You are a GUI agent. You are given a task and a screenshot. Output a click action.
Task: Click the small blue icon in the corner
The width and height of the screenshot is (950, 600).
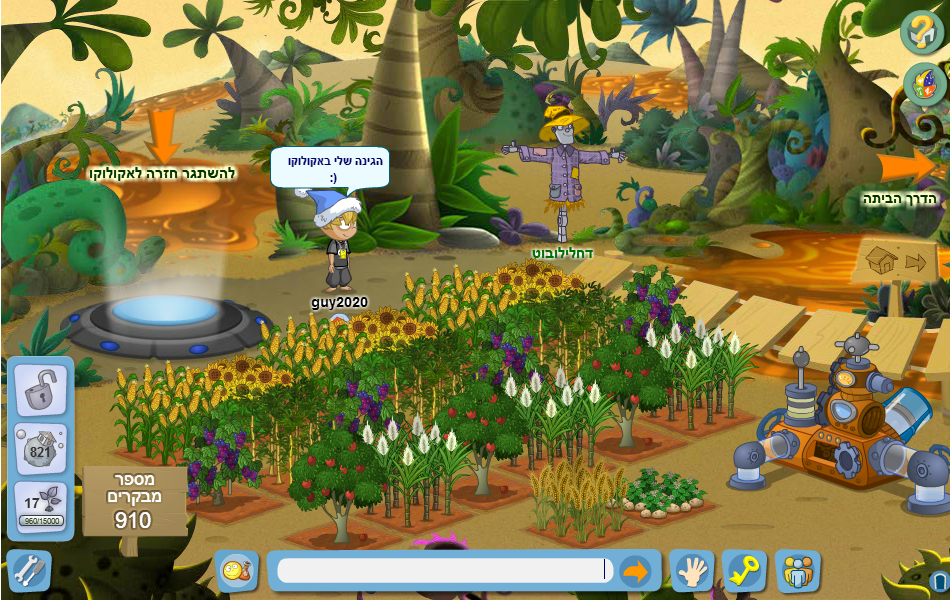tap(938, 581)
